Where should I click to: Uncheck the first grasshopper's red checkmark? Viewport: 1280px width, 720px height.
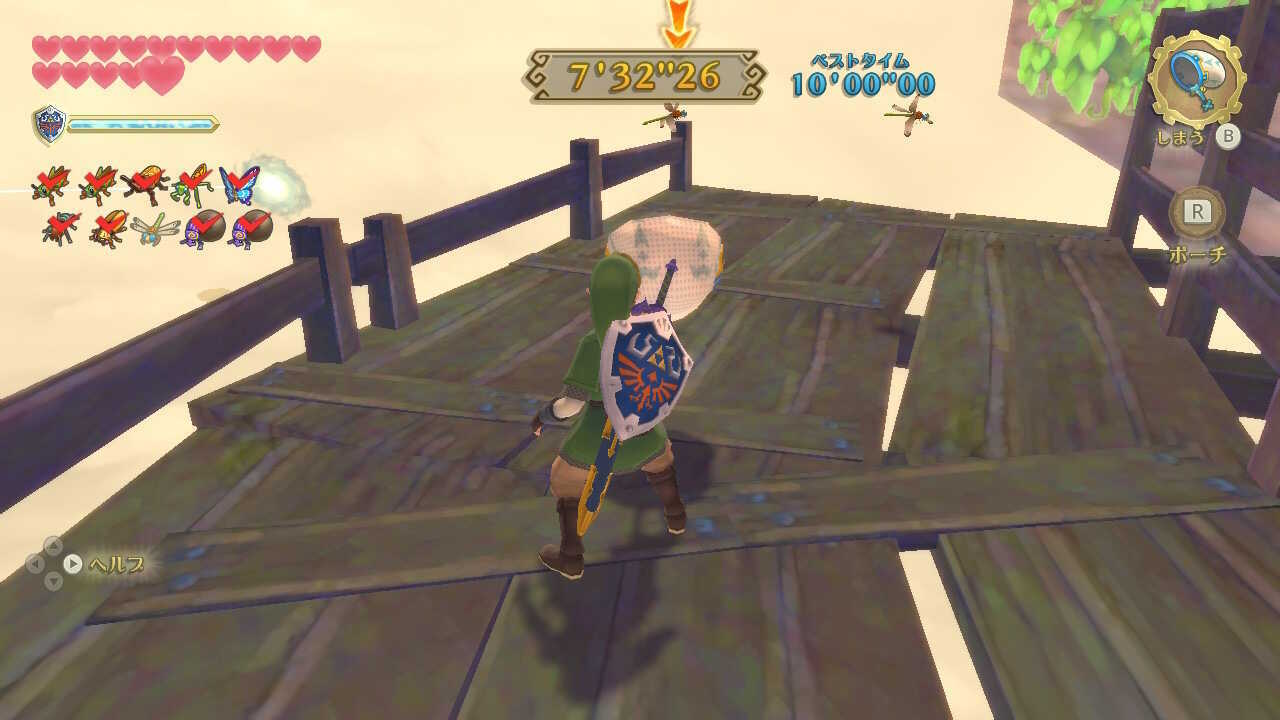[x=48, y=180]
